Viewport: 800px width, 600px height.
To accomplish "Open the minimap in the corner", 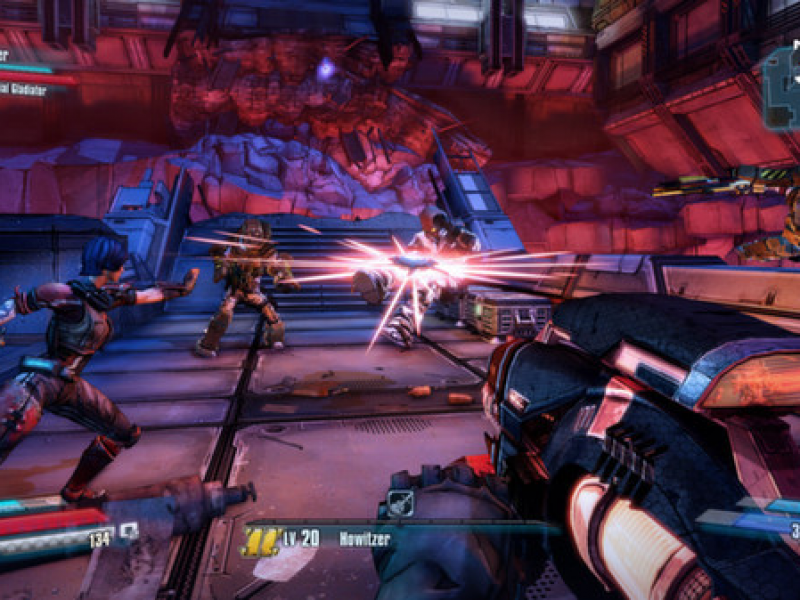I will click(781, 90).
